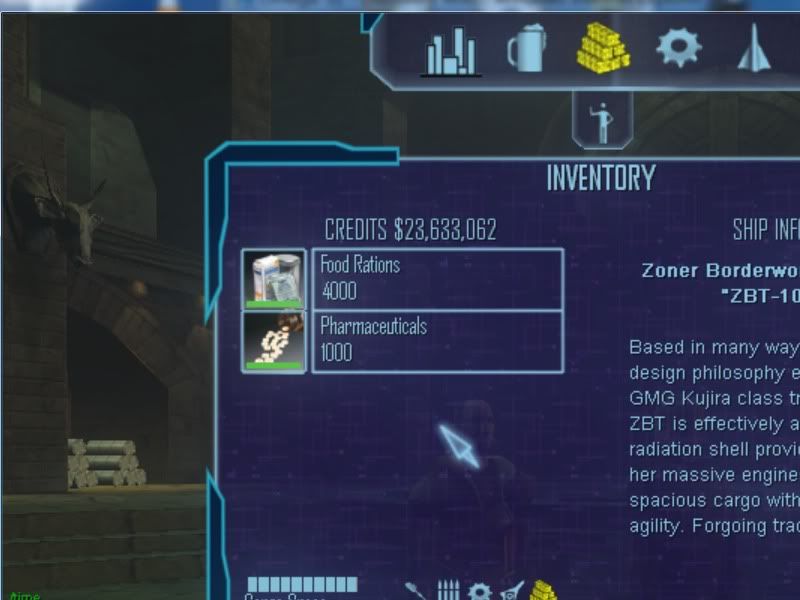Viewport: 800px width, 600px height.
Task: Open the ship dealer icon
Action: tap(755, 48)
